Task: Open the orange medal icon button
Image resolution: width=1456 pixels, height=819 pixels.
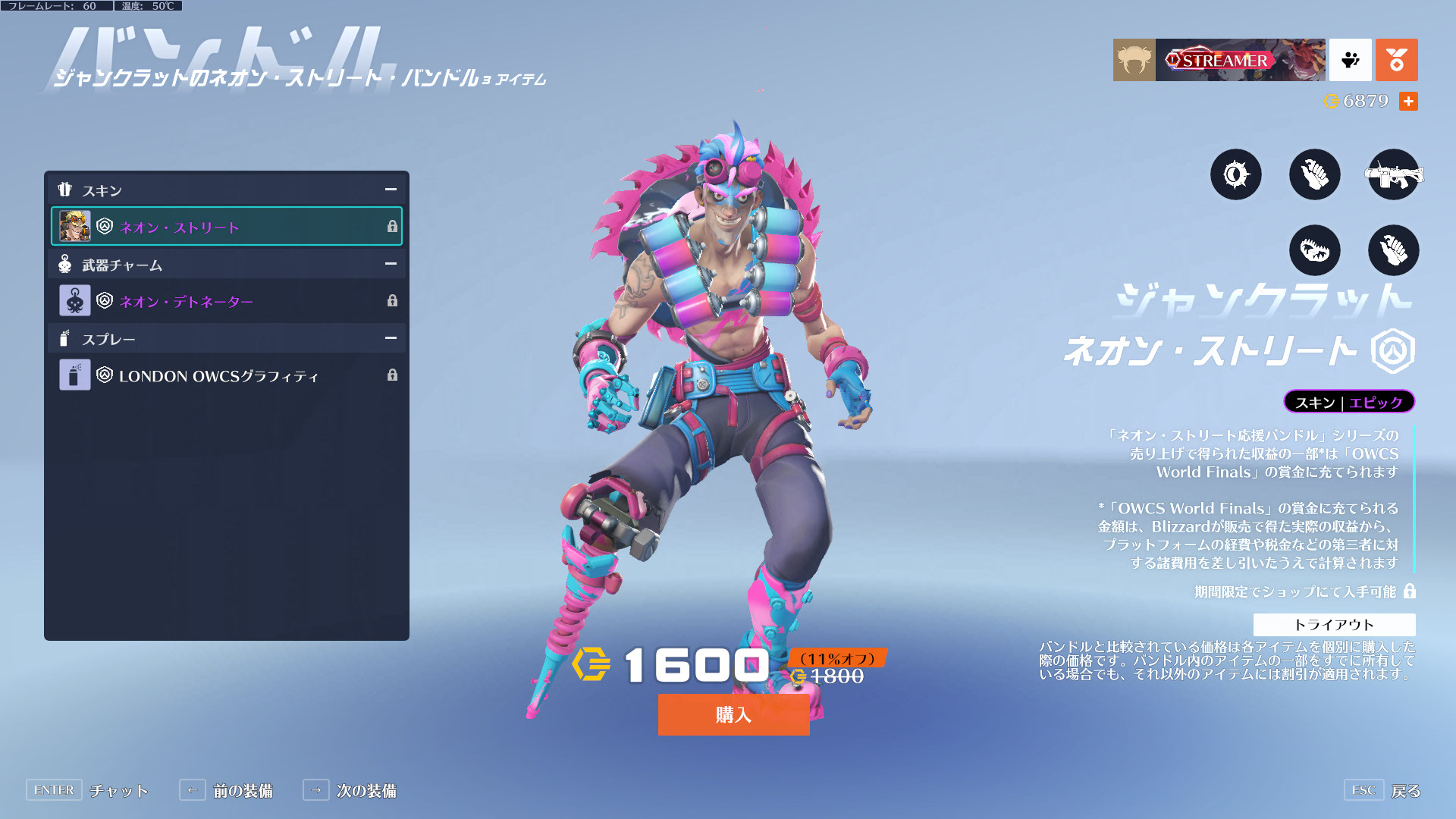Action: (x=1396, y=60)
